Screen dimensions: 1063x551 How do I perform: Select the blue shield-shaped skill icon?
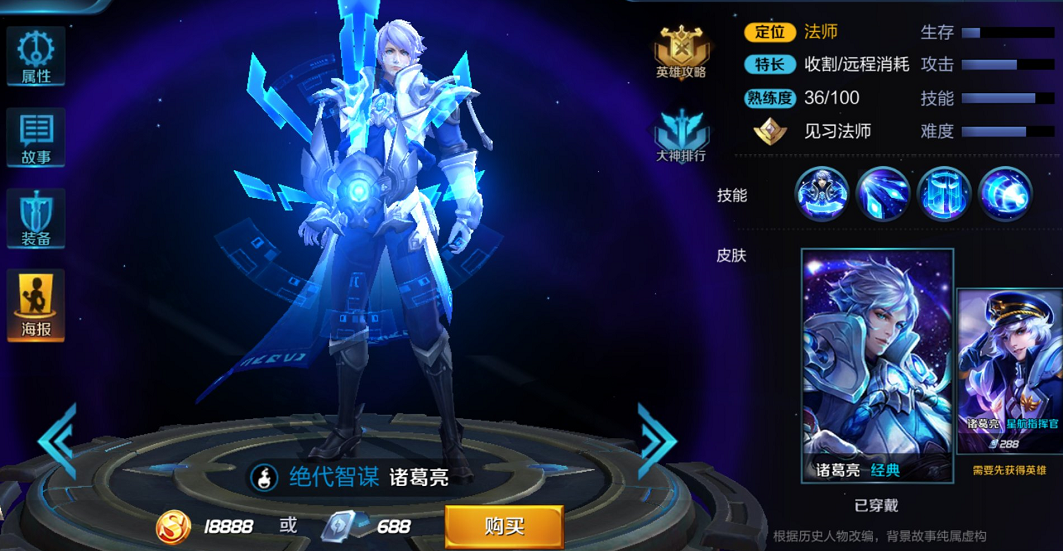click(x=944, y=194)
